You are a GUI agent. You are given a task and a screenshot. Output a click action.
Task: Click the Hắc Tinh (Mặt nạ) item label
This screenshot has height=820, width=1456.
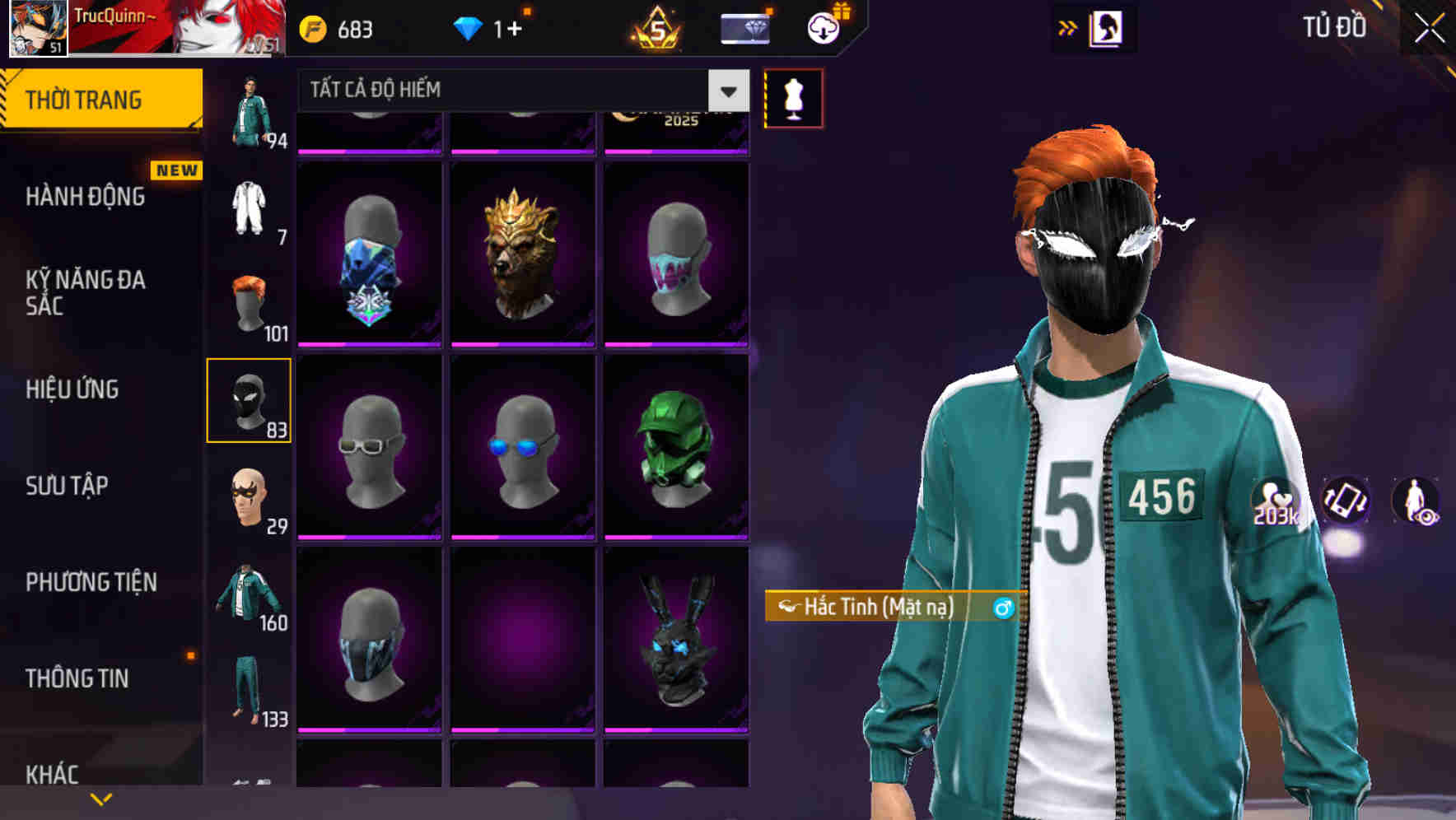click(x=875, y=608)
